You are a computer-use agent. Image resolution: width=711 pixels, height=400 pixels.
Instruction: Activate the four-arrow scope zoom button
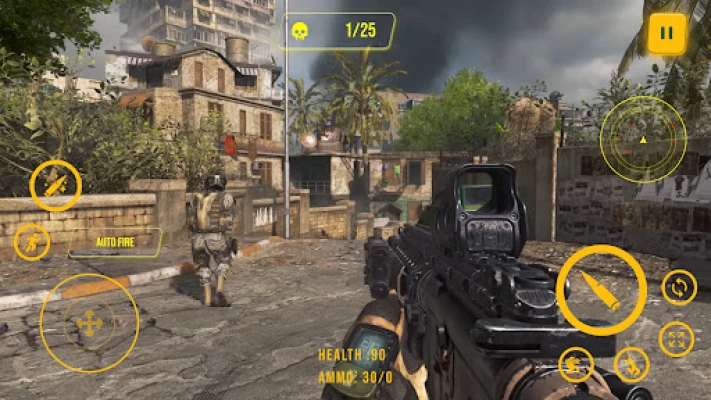pyautogui.click(x=676, y=339)
